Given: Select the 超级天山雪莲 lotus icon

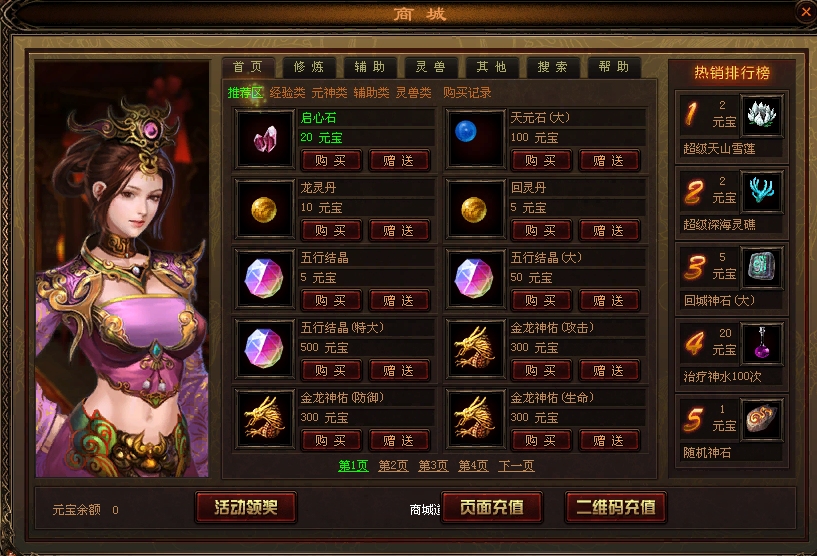Looking at the screenshot, I should pos(761,116).
